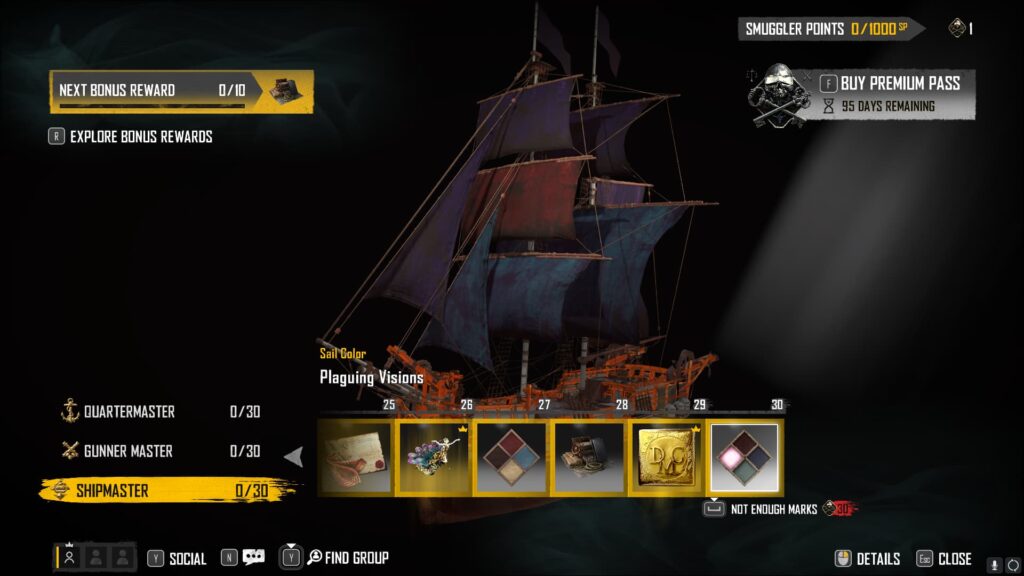The height and width of the screenshot is (576, 1024).
Task: Choose the level 29 gold coin reward
Action: (667, 457)
